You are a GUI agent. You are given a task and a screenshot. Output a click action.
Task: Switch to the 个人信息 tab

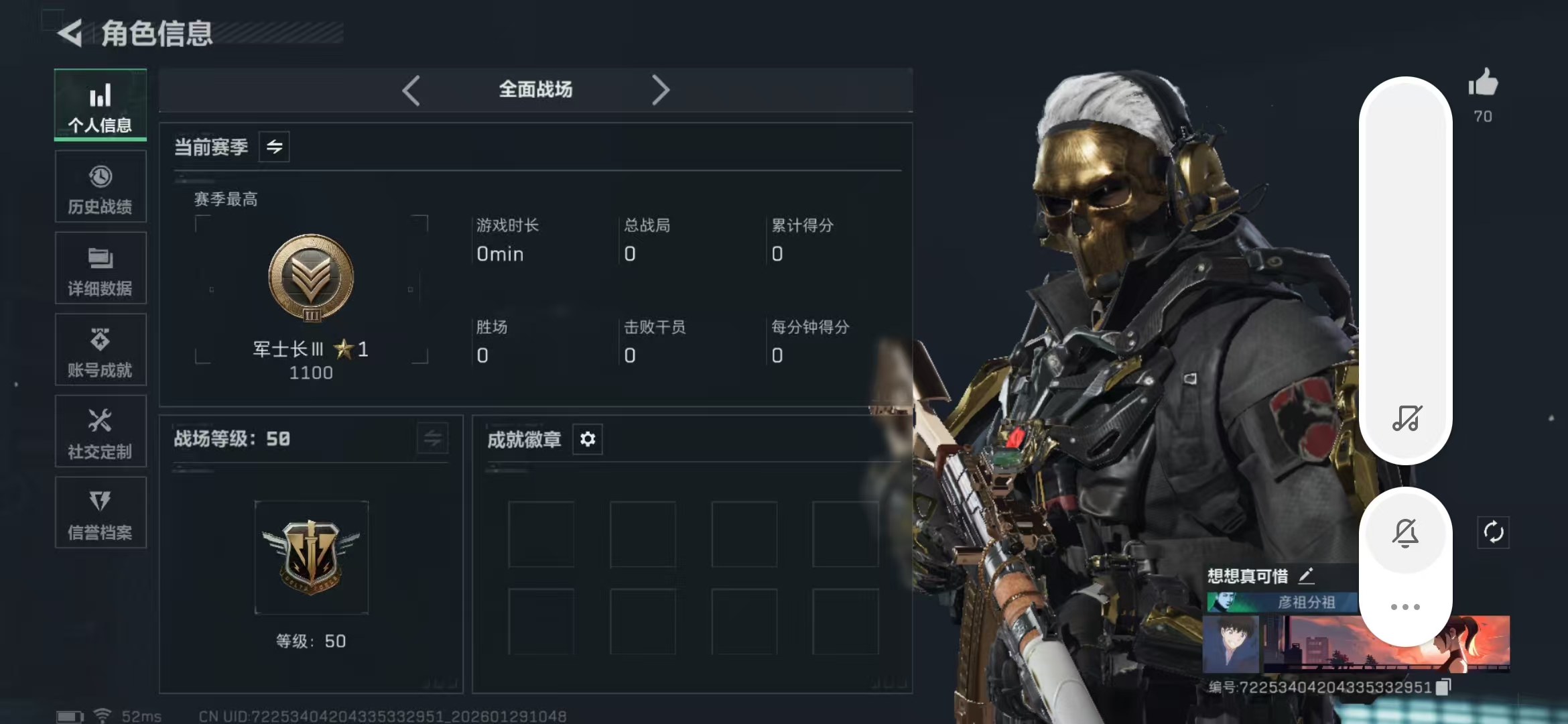click(x=101, y=105)
